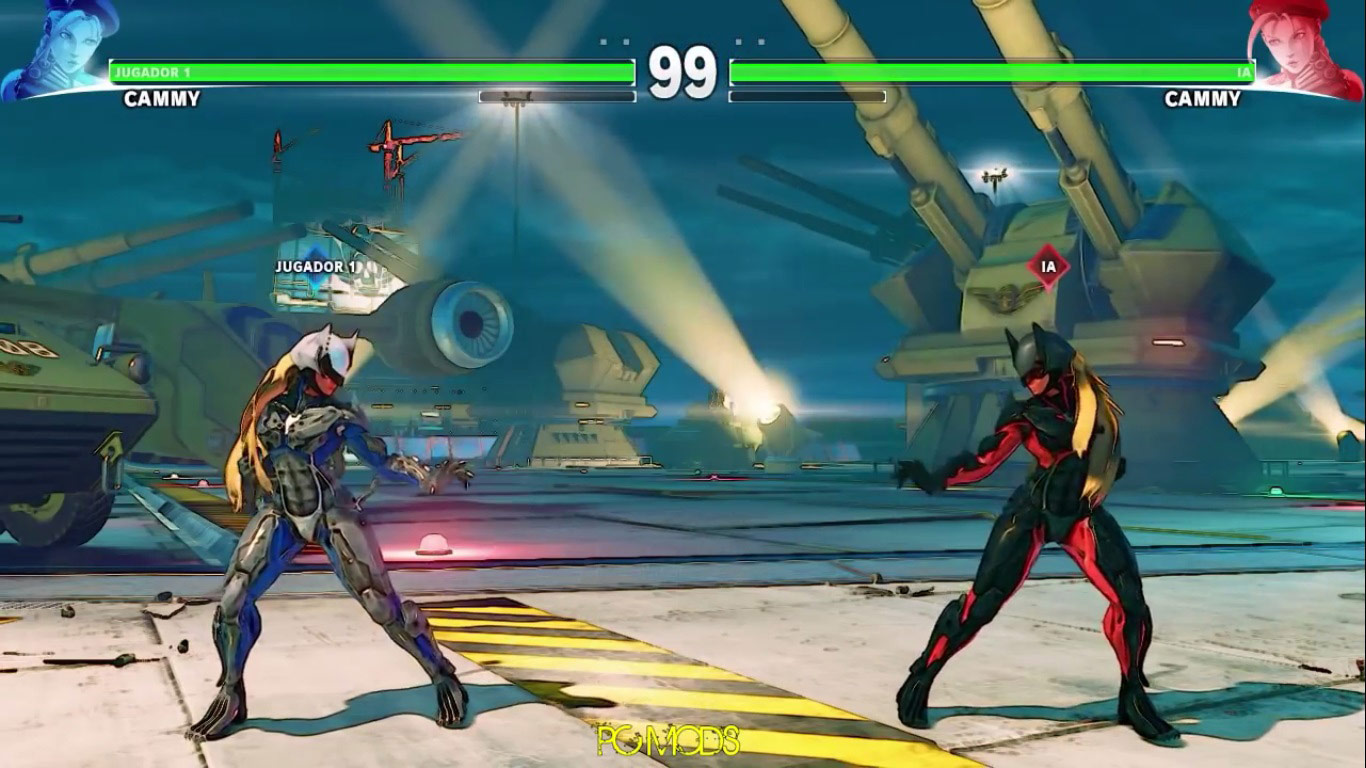Toggle the Player 2 health bar display
The height and width of the screenshot is (768, 1366).
coord(990,70)
